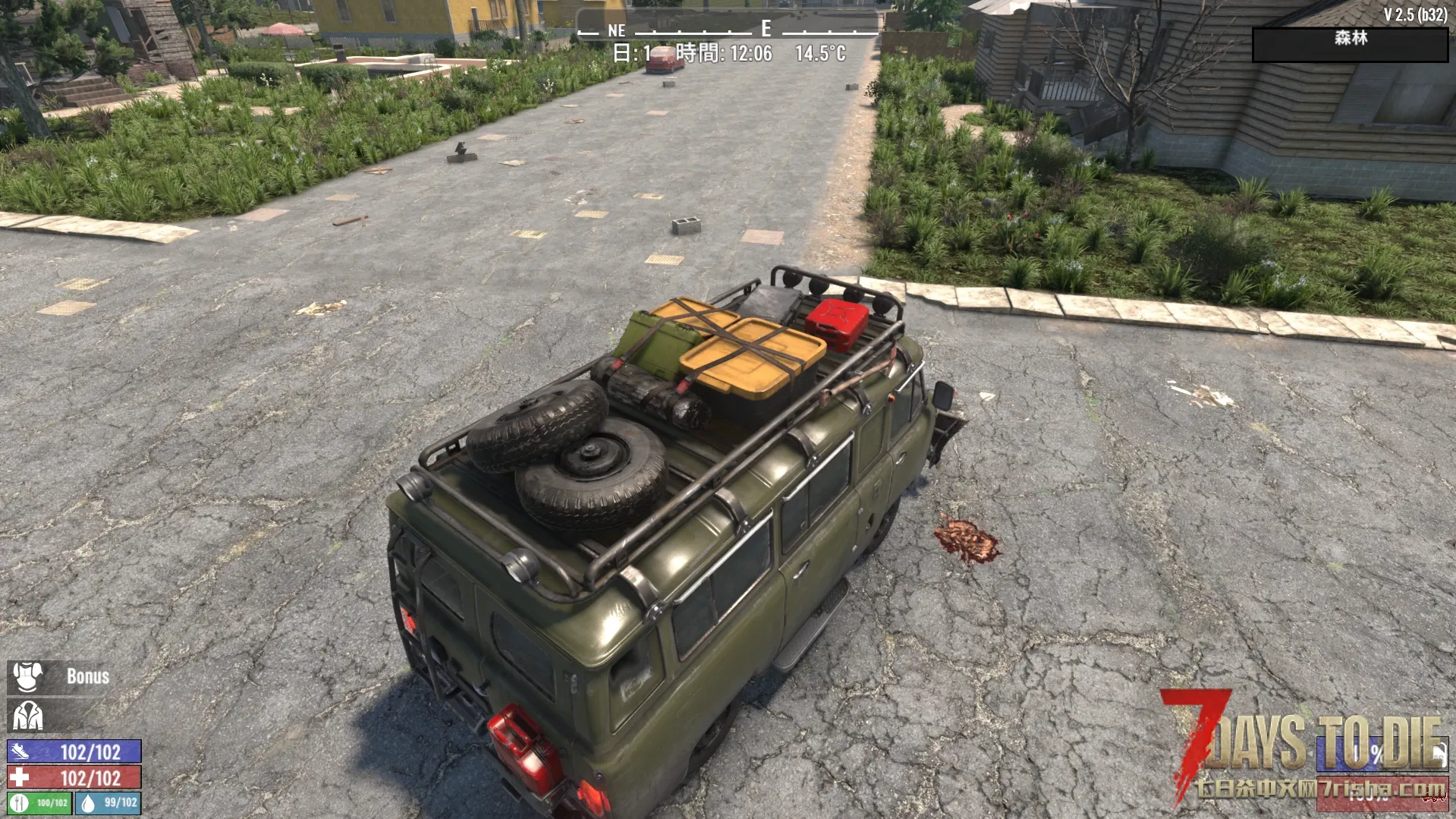Click the jacket clothing buff icon
The width and height of the screenshot is (1456, 819).
27,715
